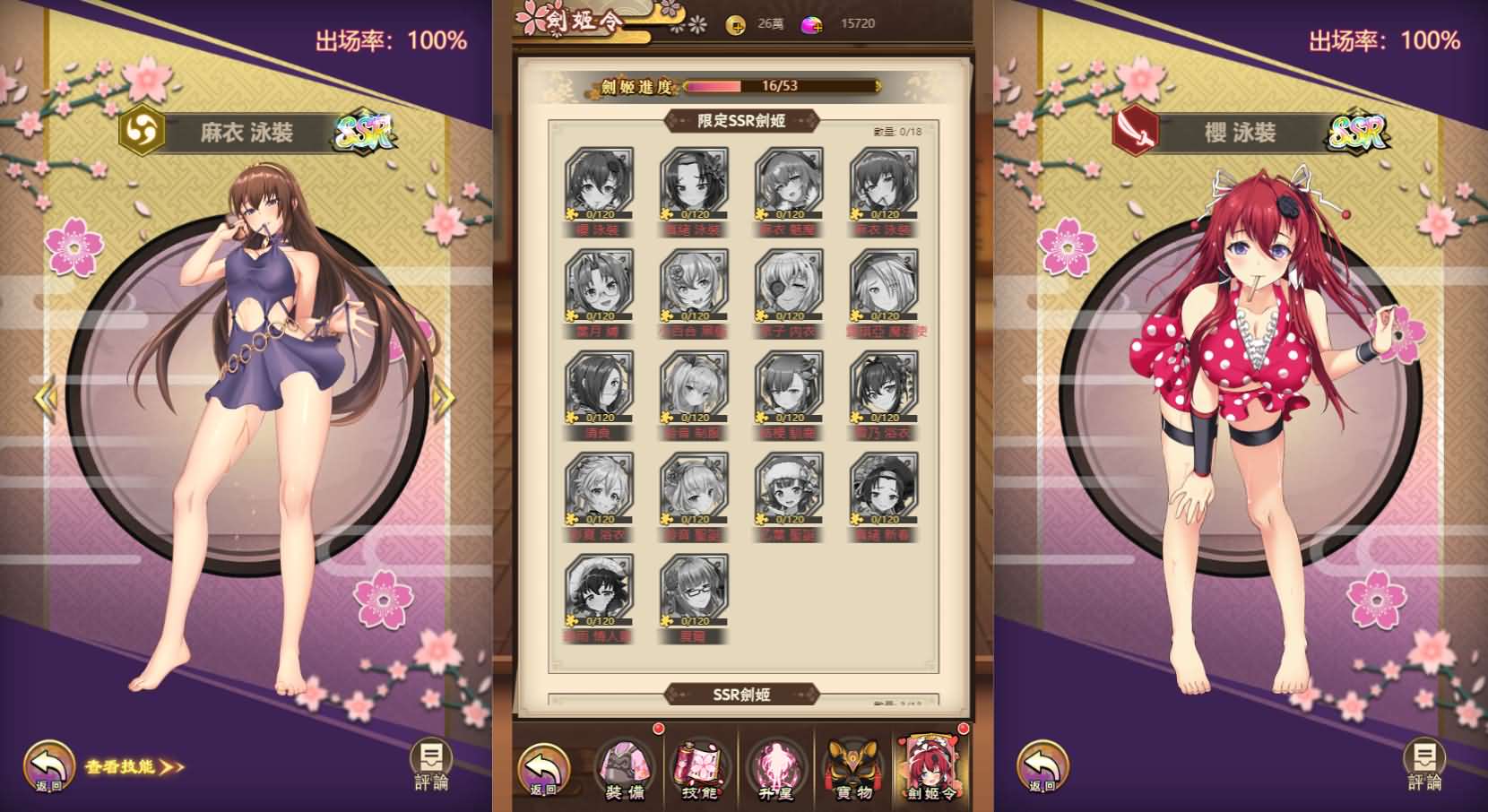Image resolution: width=1488 pixels, height=812 pixels.
Task: Select the 麻衣 泳裝 portrait in the grid
Action: (x=883, y=184)
